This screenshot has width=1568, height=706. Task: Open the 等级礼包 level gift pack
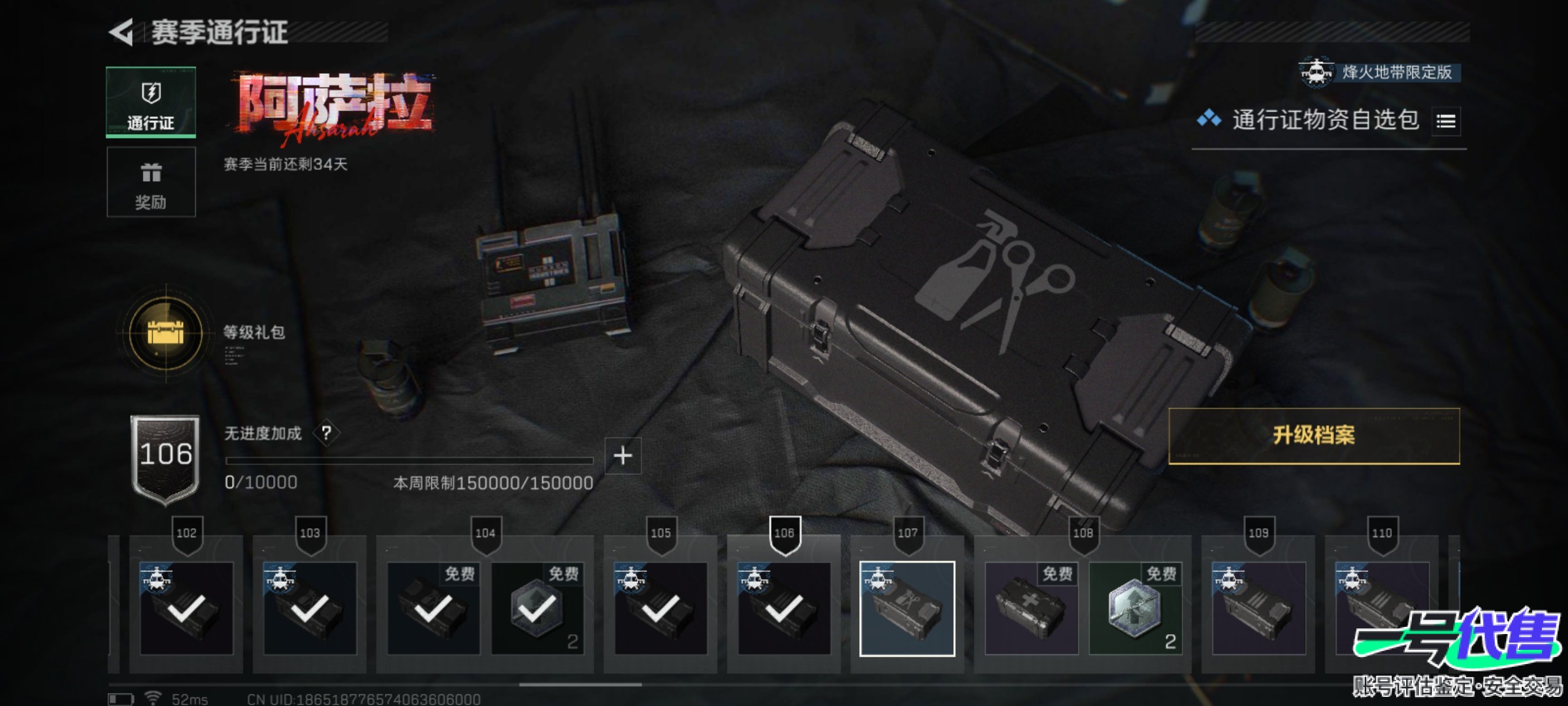(166, 333)
